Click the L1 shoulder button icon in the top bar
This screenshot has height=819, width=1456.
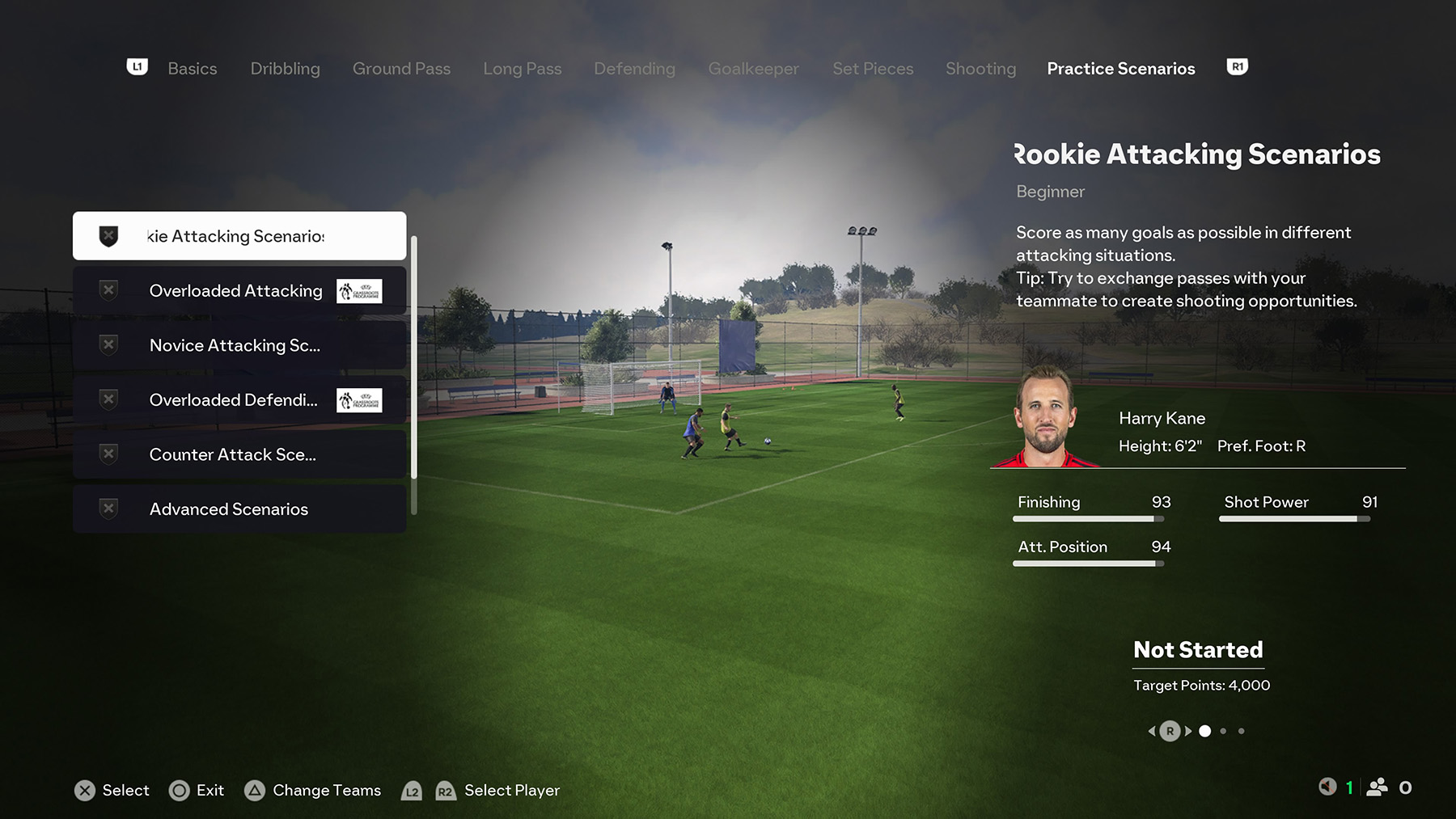pyautogui.click(x=137, y=67)
